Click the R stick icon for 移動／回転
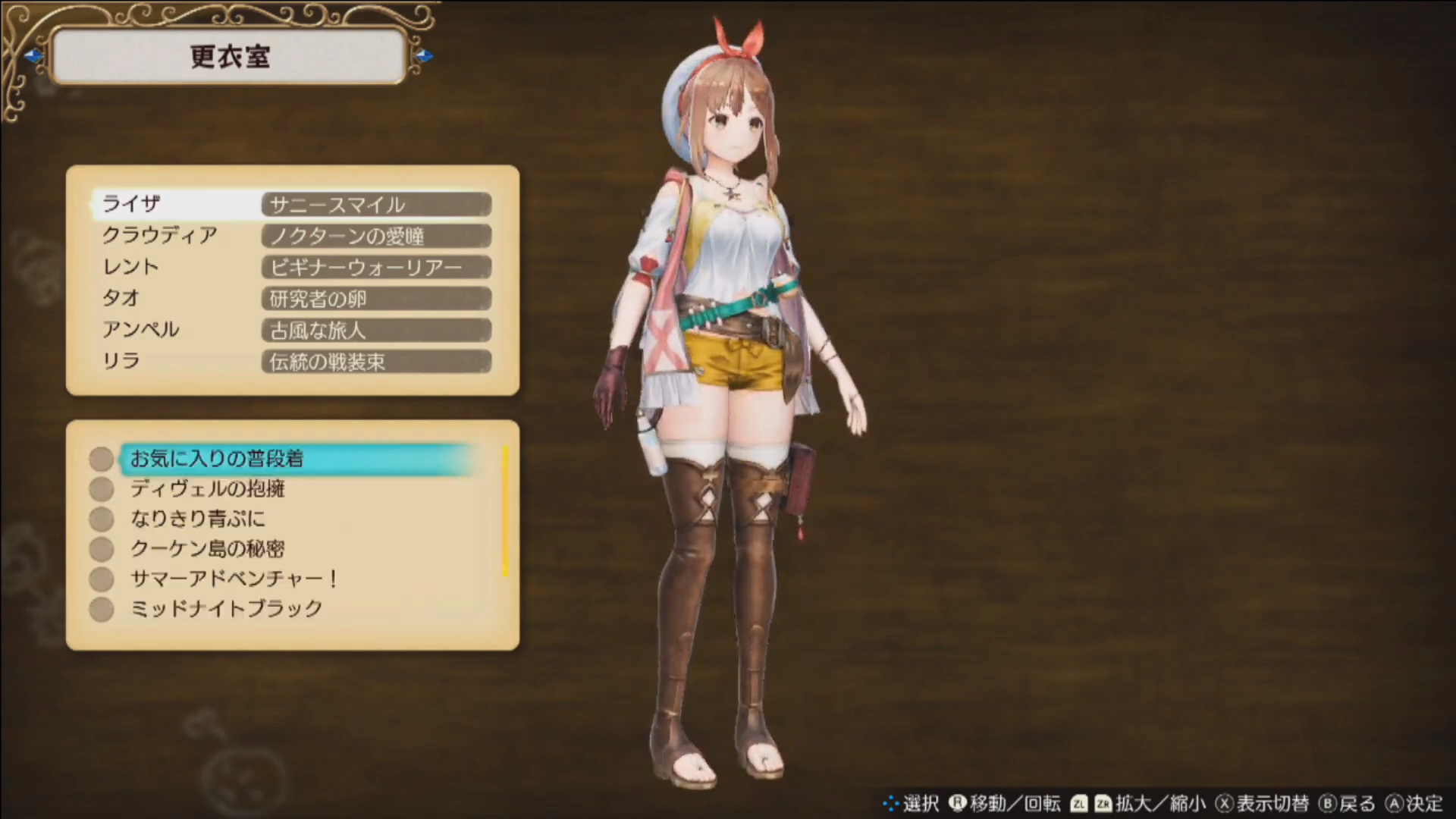Viewport: 1456px width, 819px height. click(x=959, y=802)
